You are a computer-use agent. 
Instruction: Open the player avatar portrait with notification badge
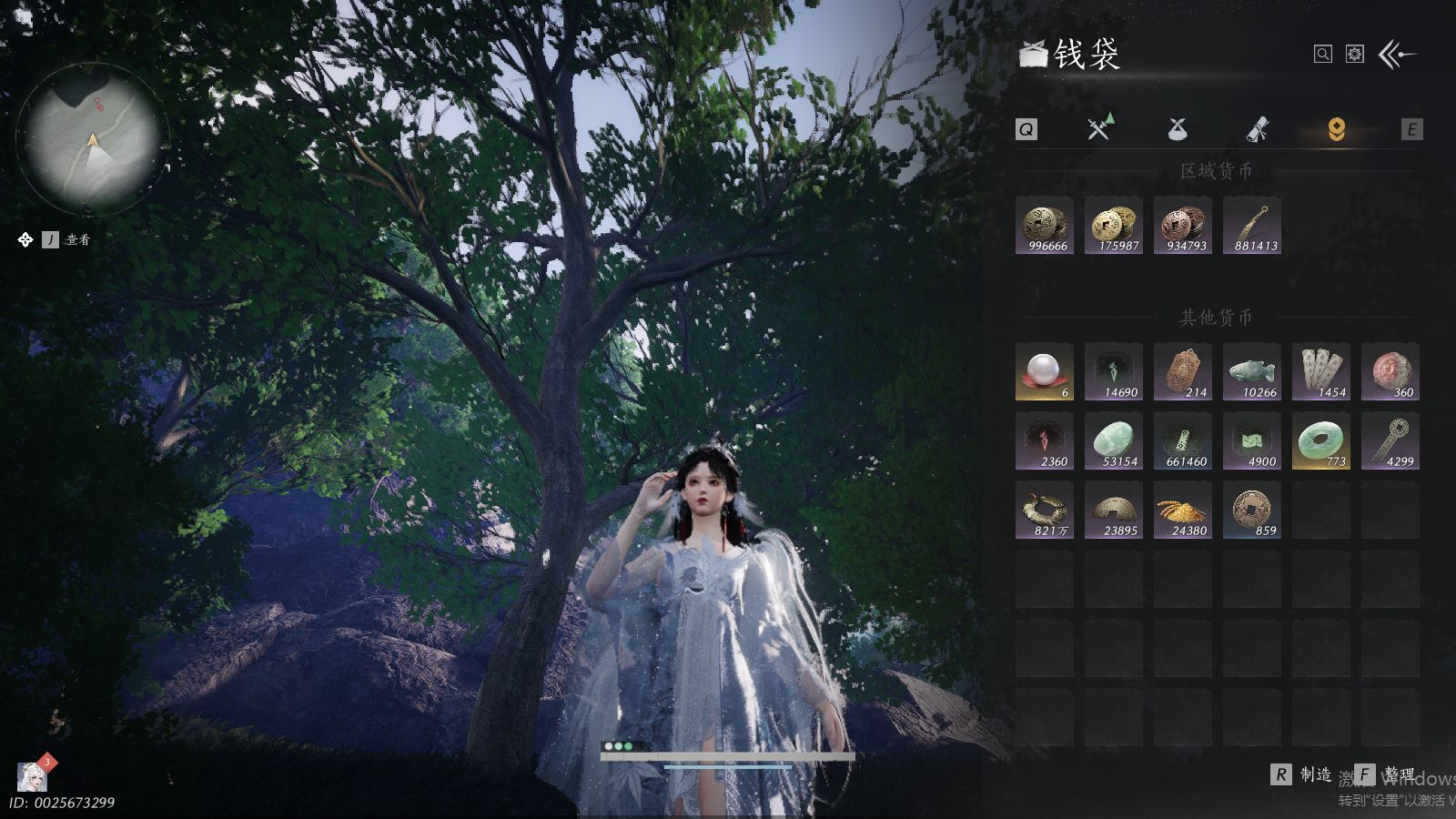click(x=33, y=776)
